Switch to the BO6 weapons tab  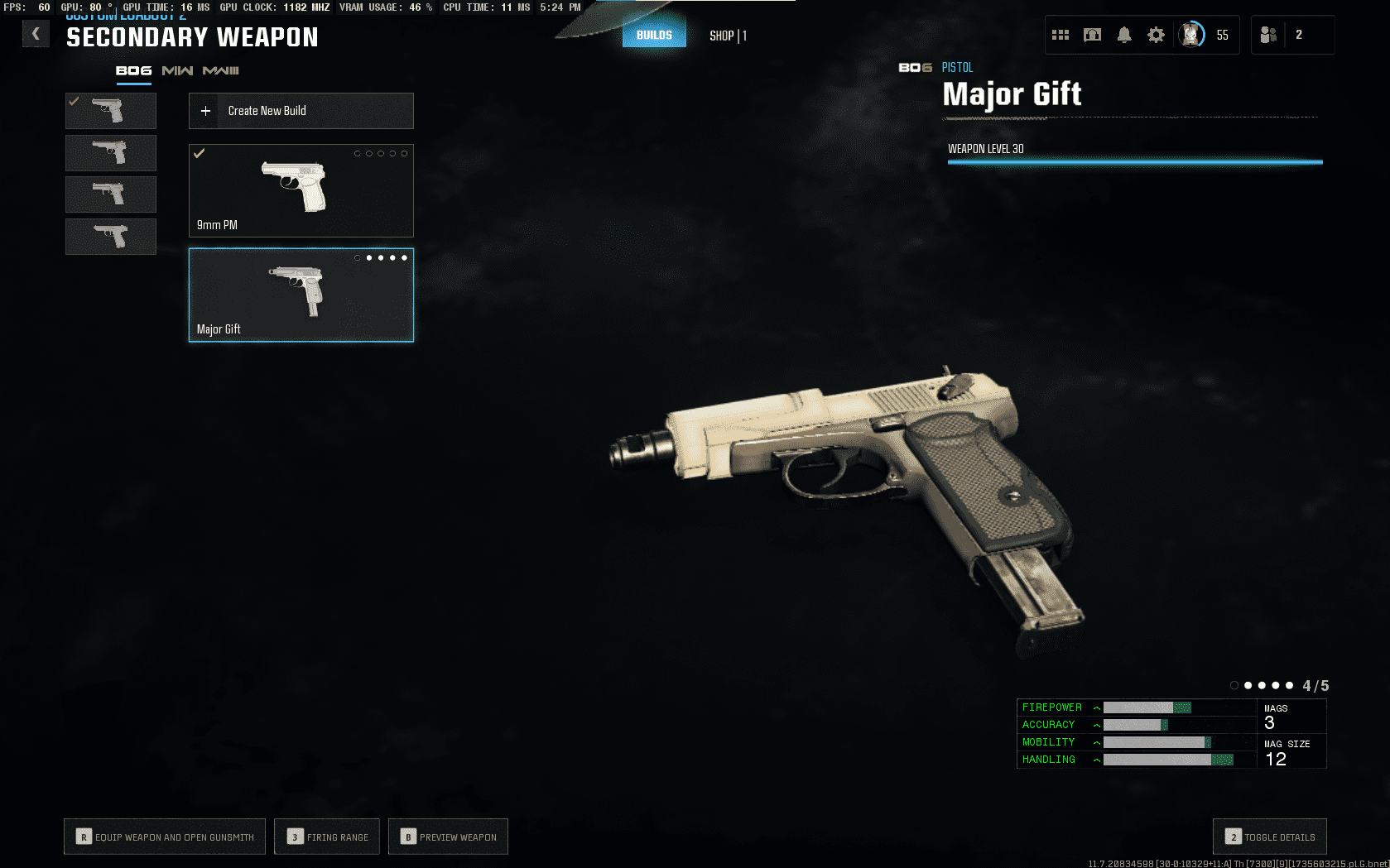click(133, 71)
